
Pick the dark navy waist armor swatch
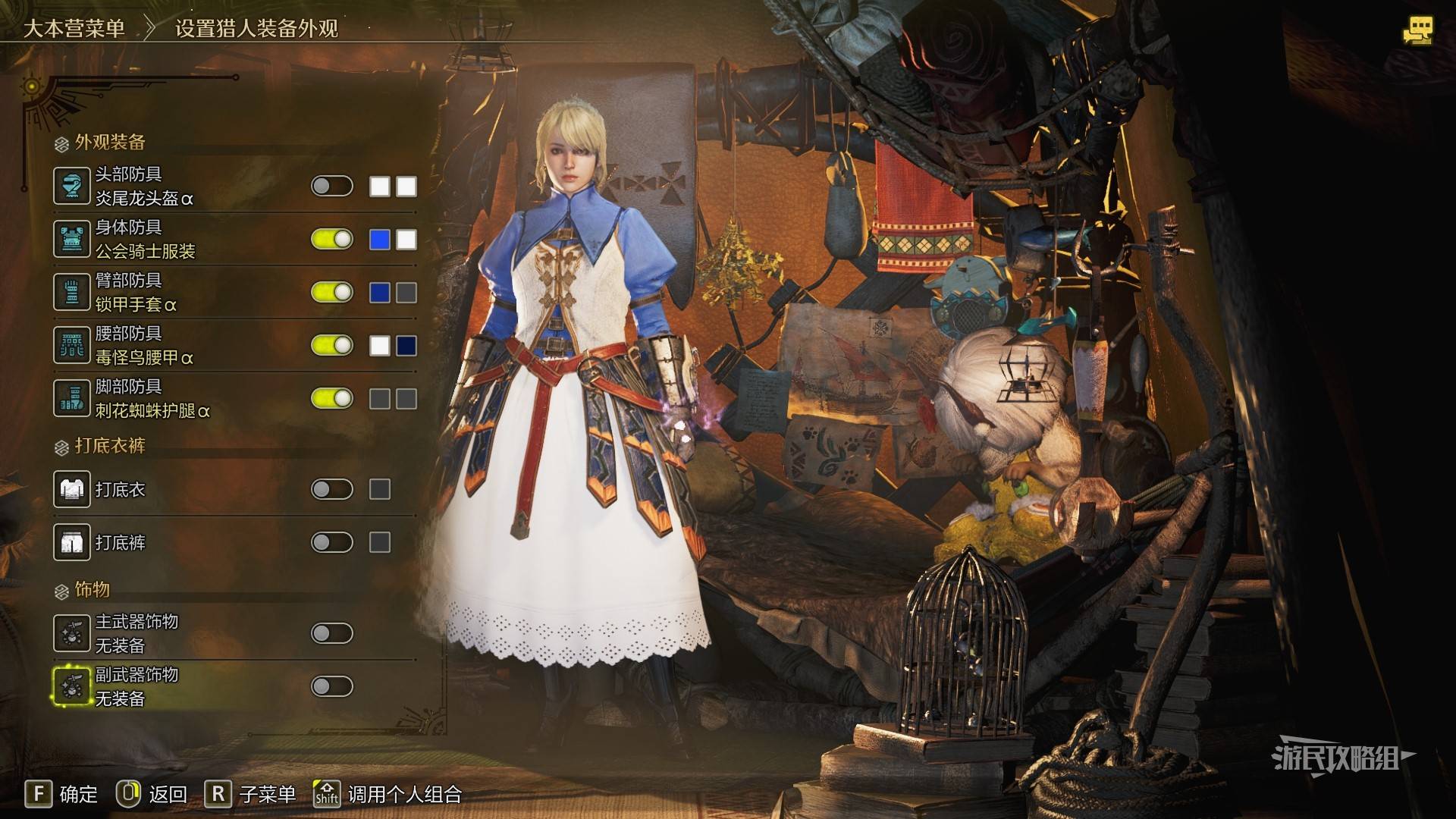click(406, 346)
